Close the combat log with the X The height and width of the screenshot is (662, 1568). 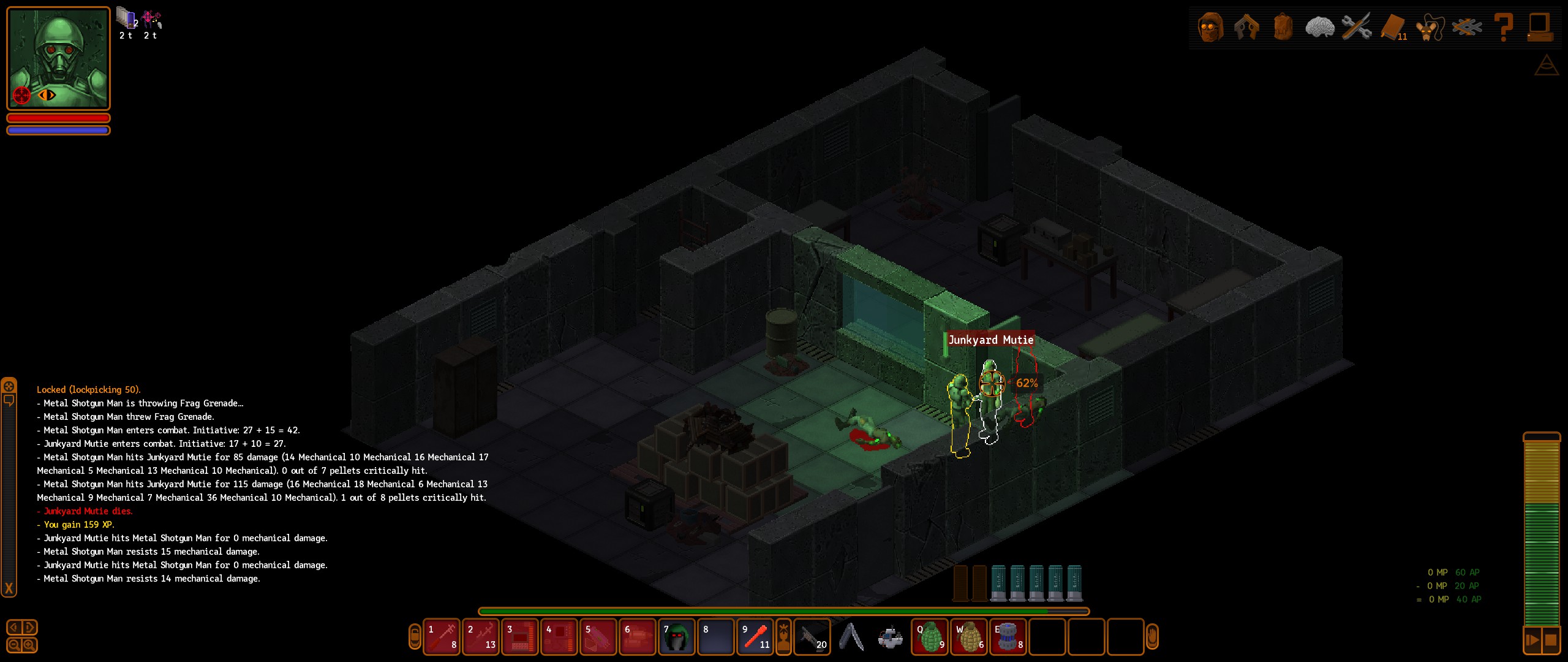9,588
